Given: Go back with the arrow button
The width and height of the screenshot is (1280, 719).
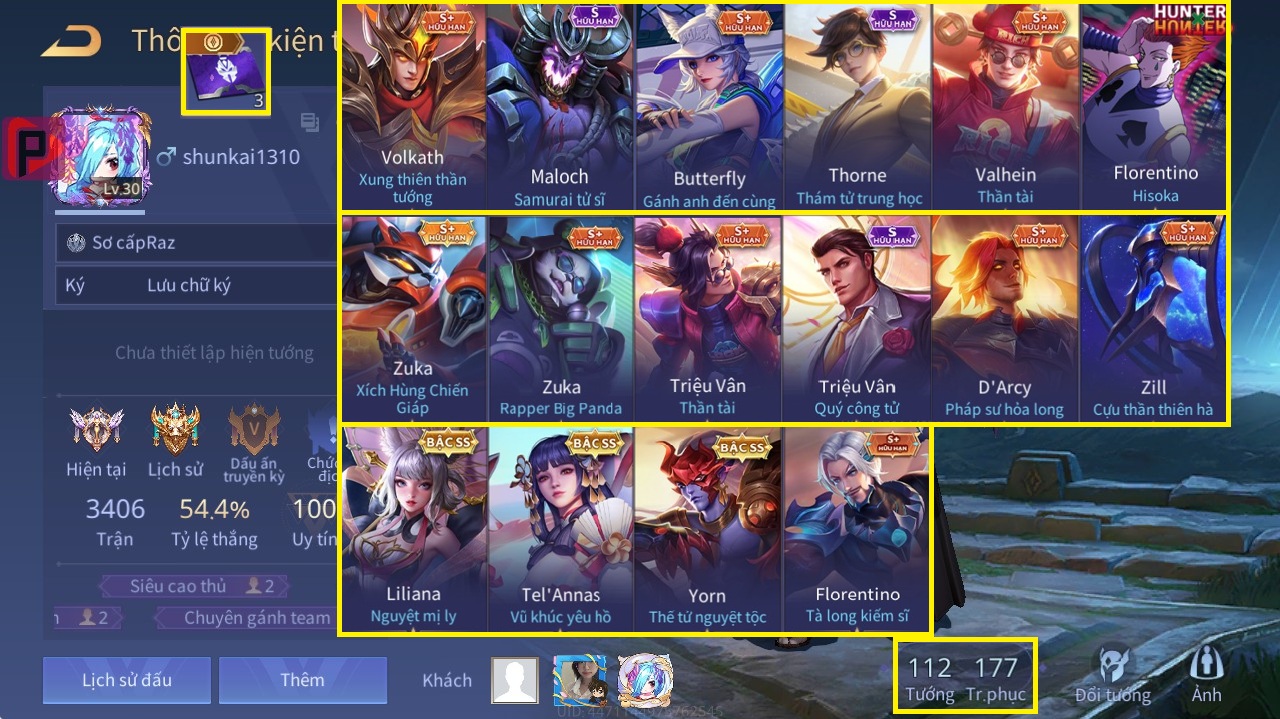Looking at the screenshot, I should click(72, 41).
